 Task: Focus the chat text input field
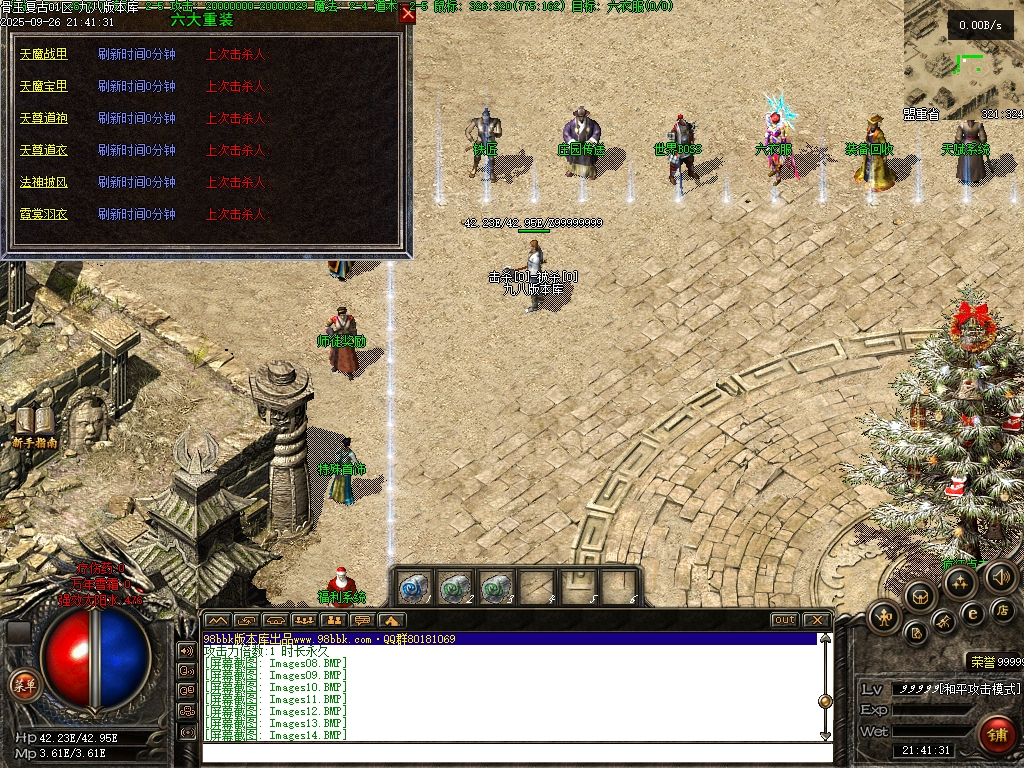(510, 751)
